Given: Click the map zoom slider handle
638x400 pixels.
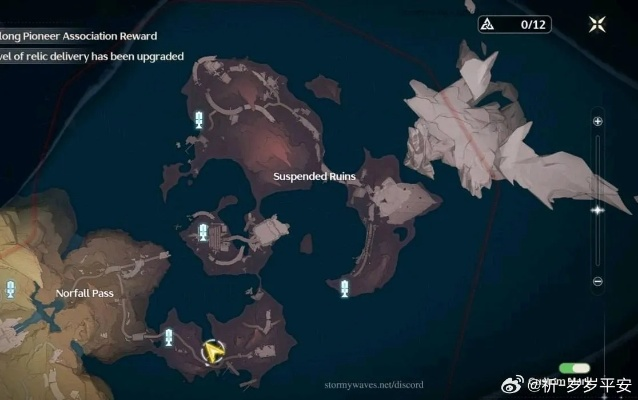Looking at the screenshot, I should [597, 210].
